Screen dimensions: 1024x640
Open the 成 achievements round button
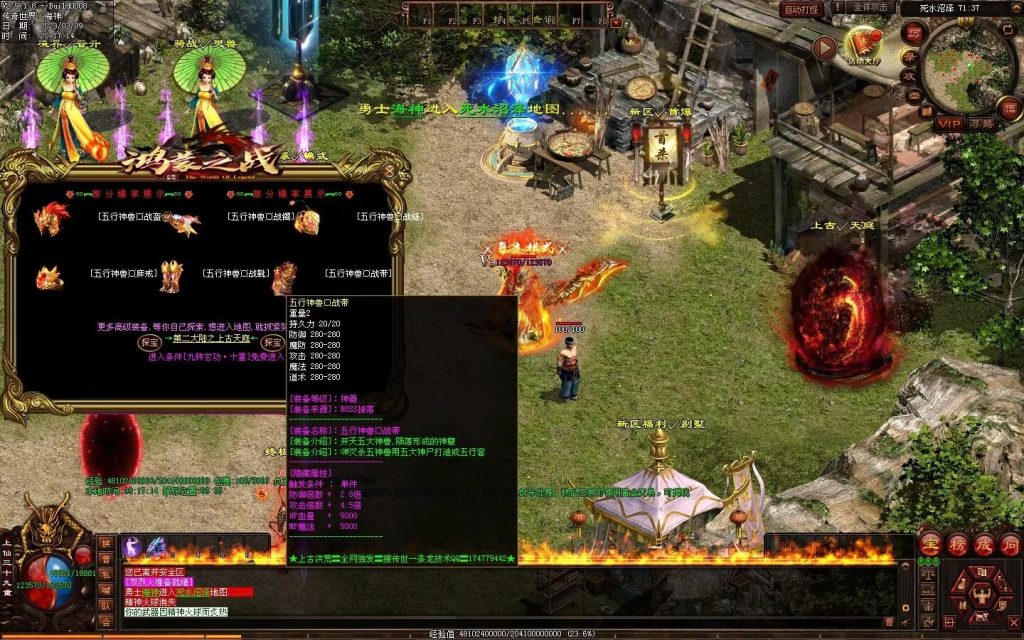983,545
